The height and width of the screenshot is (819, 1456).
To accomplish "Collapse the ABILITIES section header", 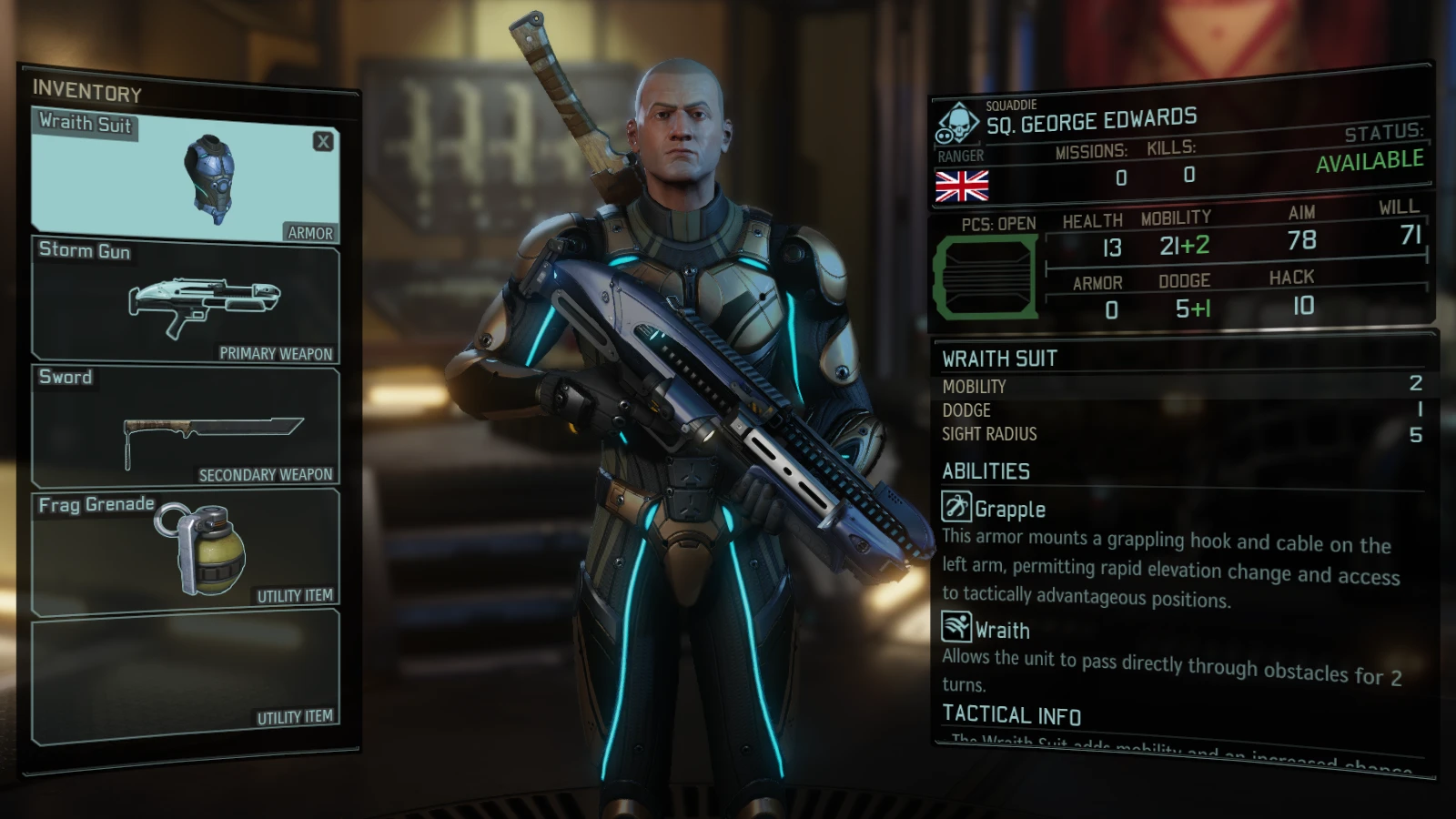I will tap(986, 471).
